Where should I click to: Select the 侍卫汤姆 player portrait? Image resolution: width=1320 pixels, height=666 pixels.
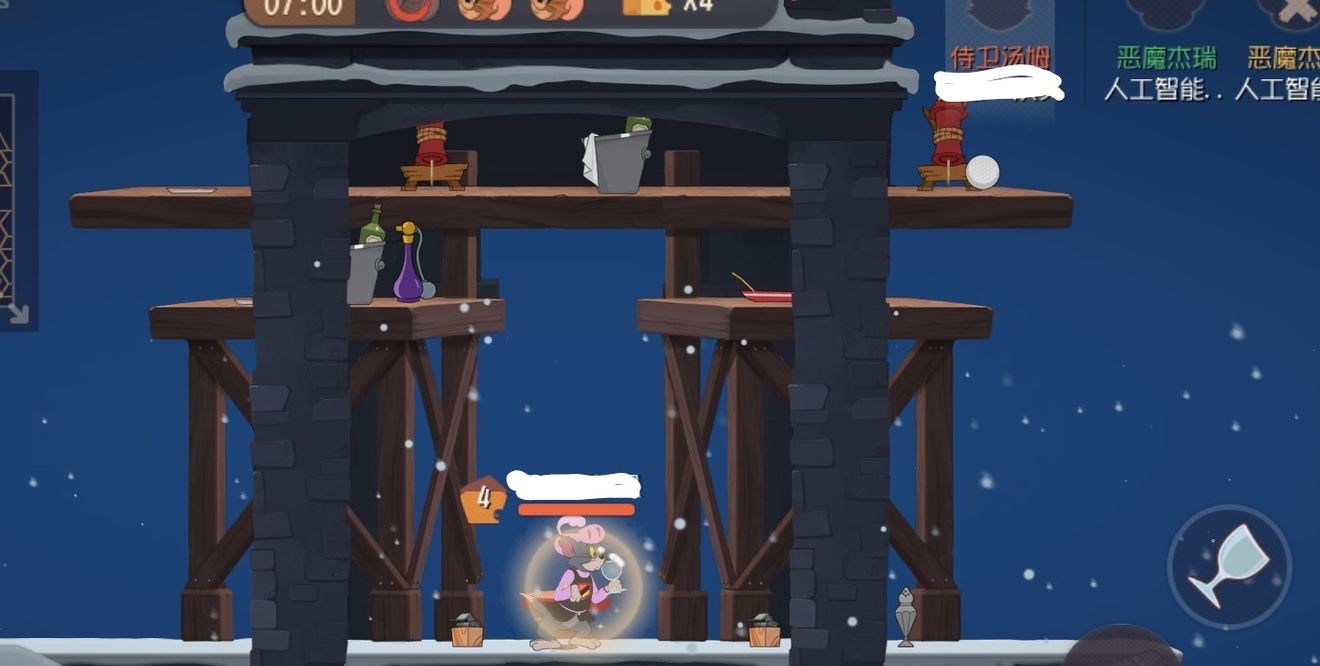click(1000, 18)
